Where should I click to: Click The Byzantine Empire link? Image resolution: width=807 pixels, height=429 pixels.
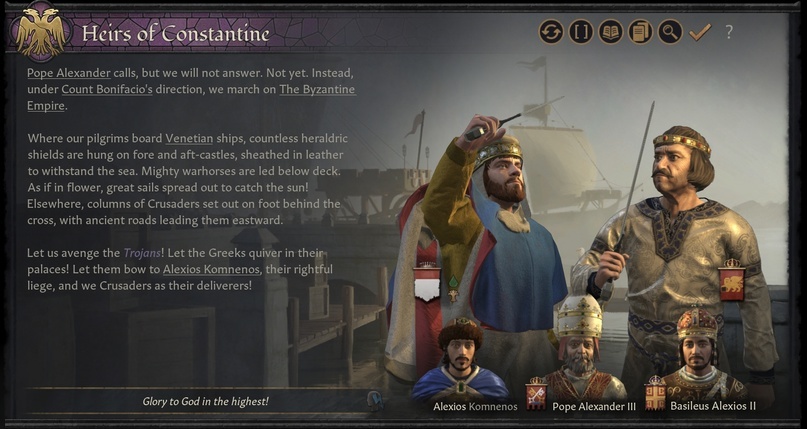click(316, 90)
